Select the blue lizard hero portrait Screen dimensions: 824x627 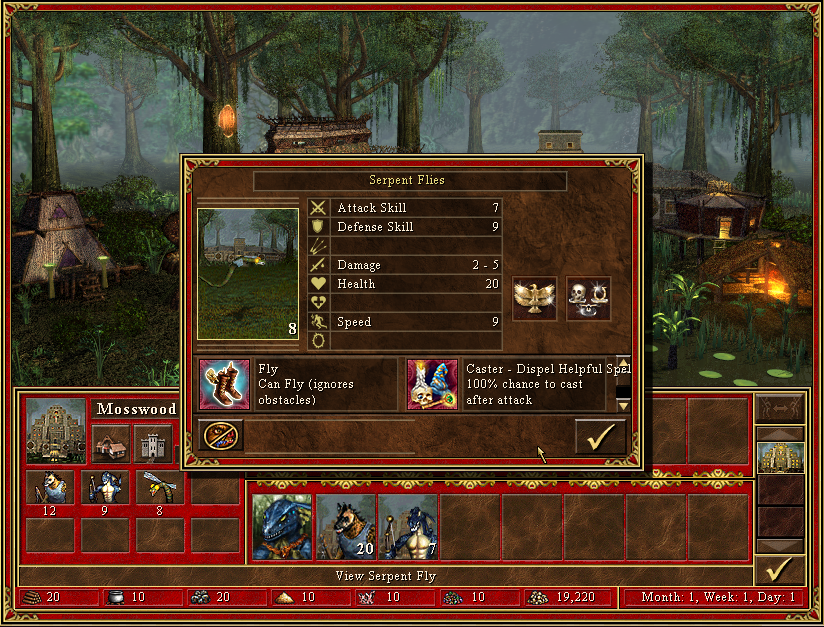282,527
